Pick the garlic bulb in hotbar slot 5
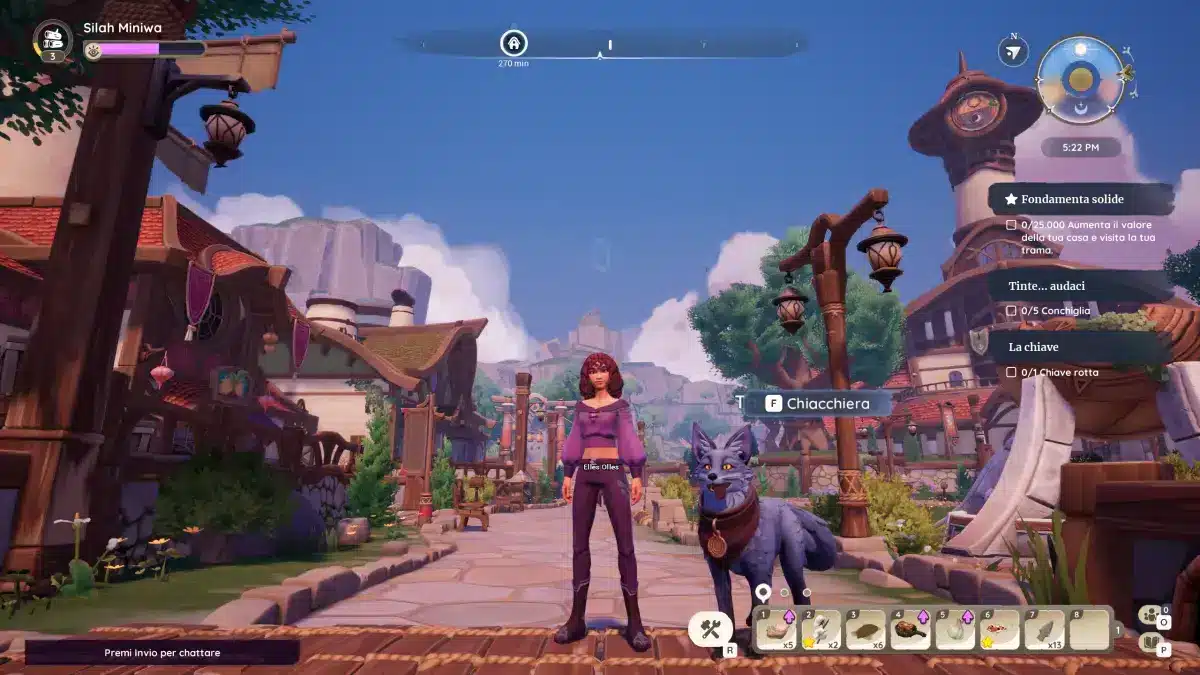 955,630
